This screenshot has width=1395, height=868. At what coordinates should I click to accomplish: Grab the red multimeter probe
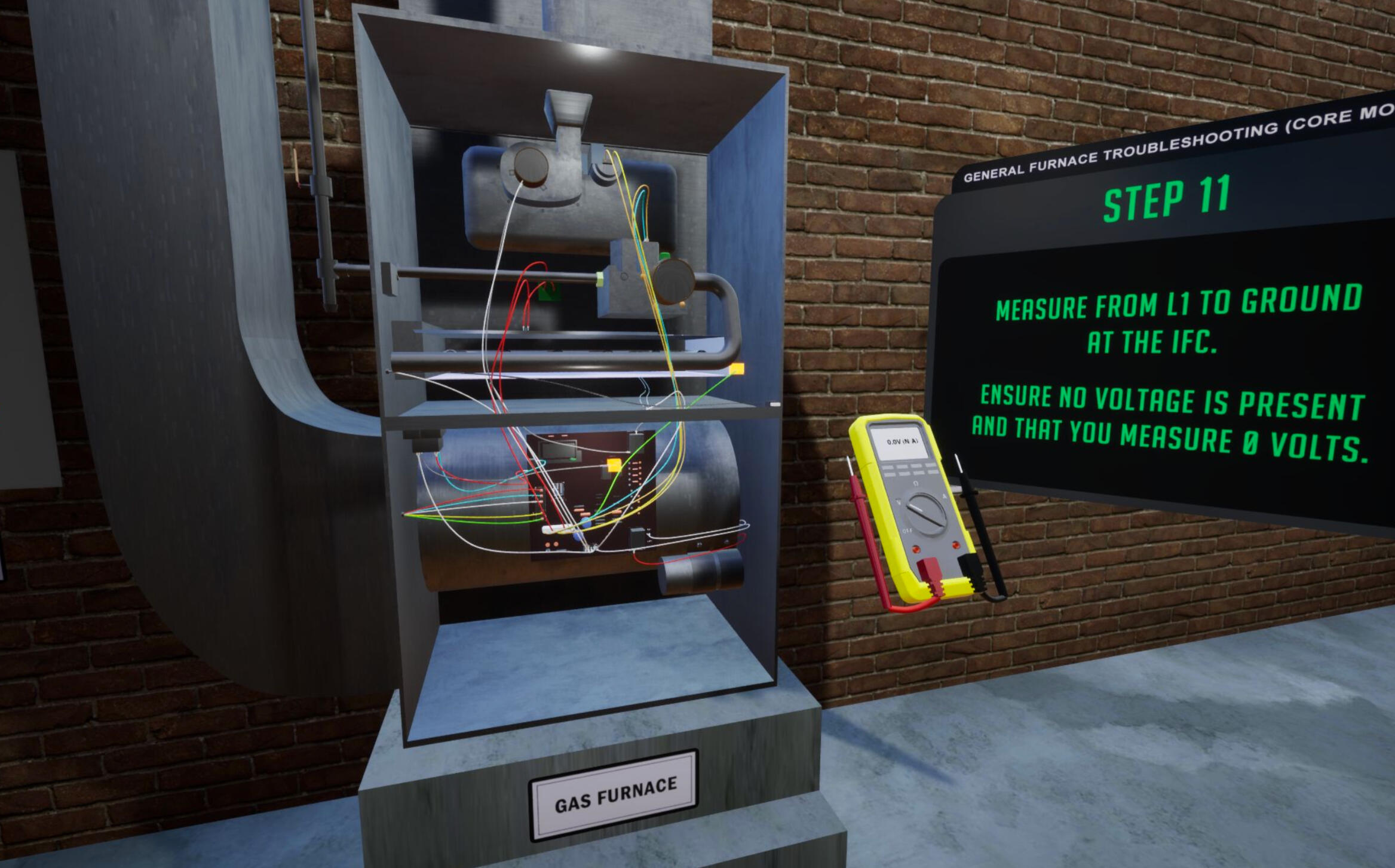[858, 492]
